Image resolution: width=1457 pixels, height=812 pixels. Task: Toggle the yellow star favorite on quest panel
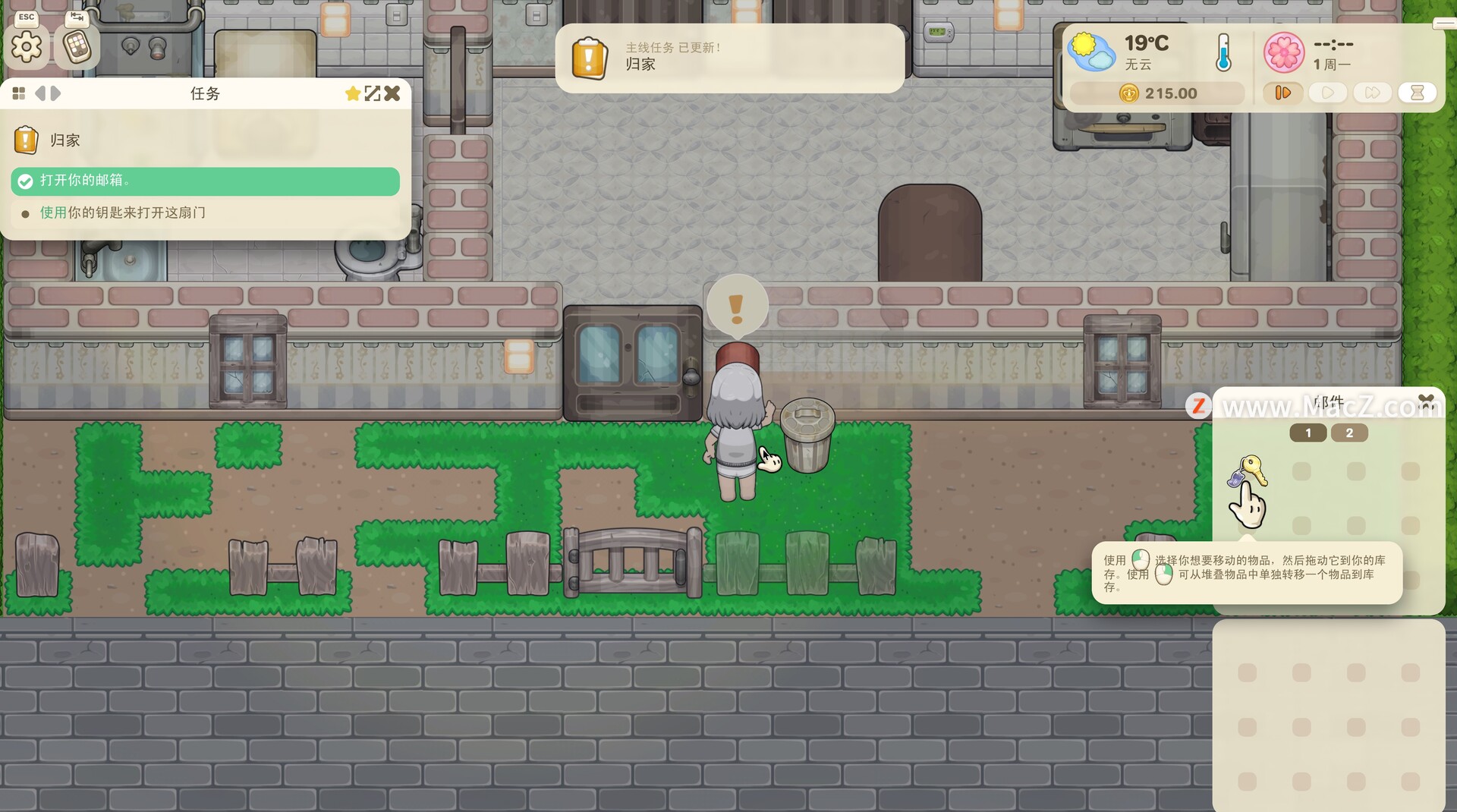click(352, 93)
